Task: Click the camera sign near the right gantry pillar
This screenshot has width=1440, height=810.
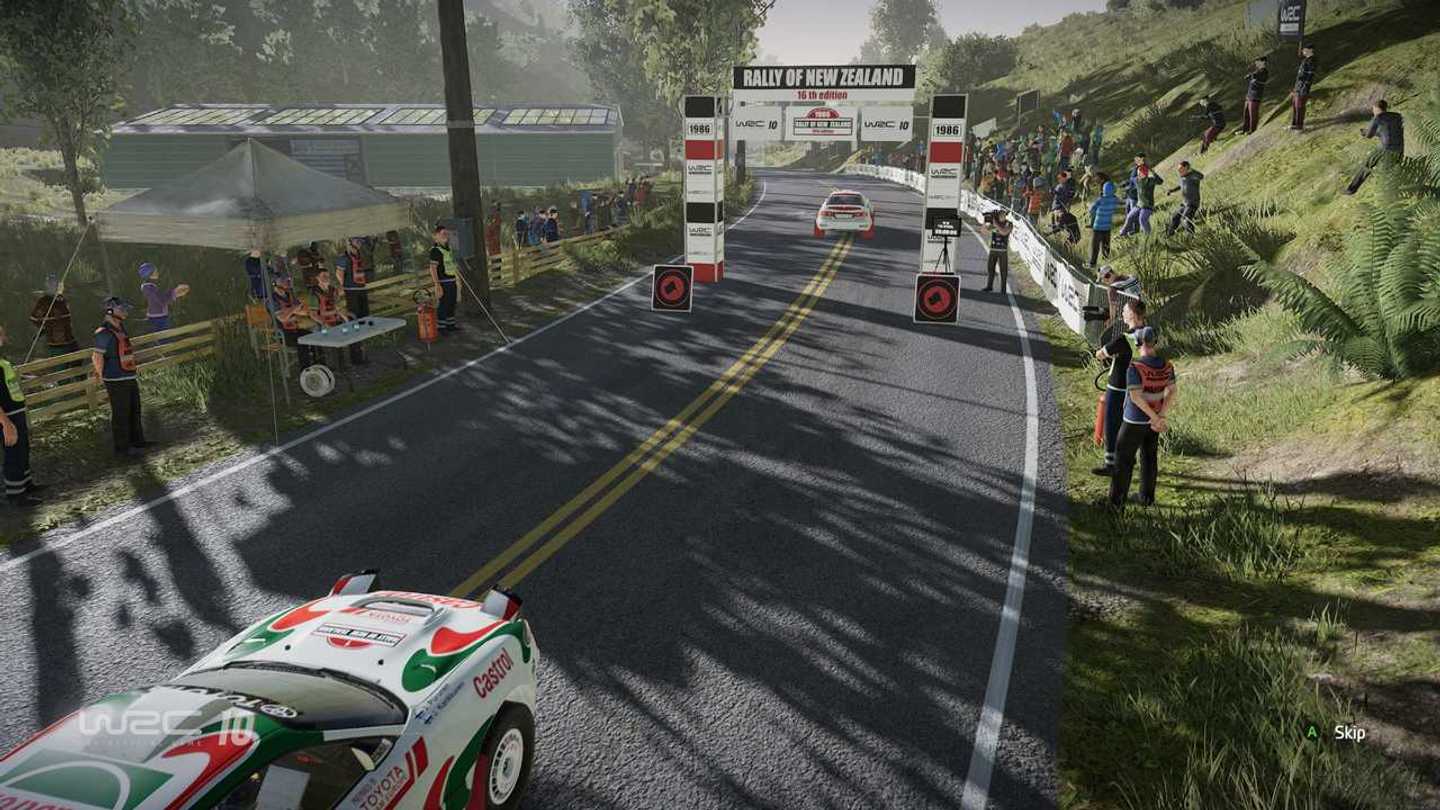Action: [938, 297]
